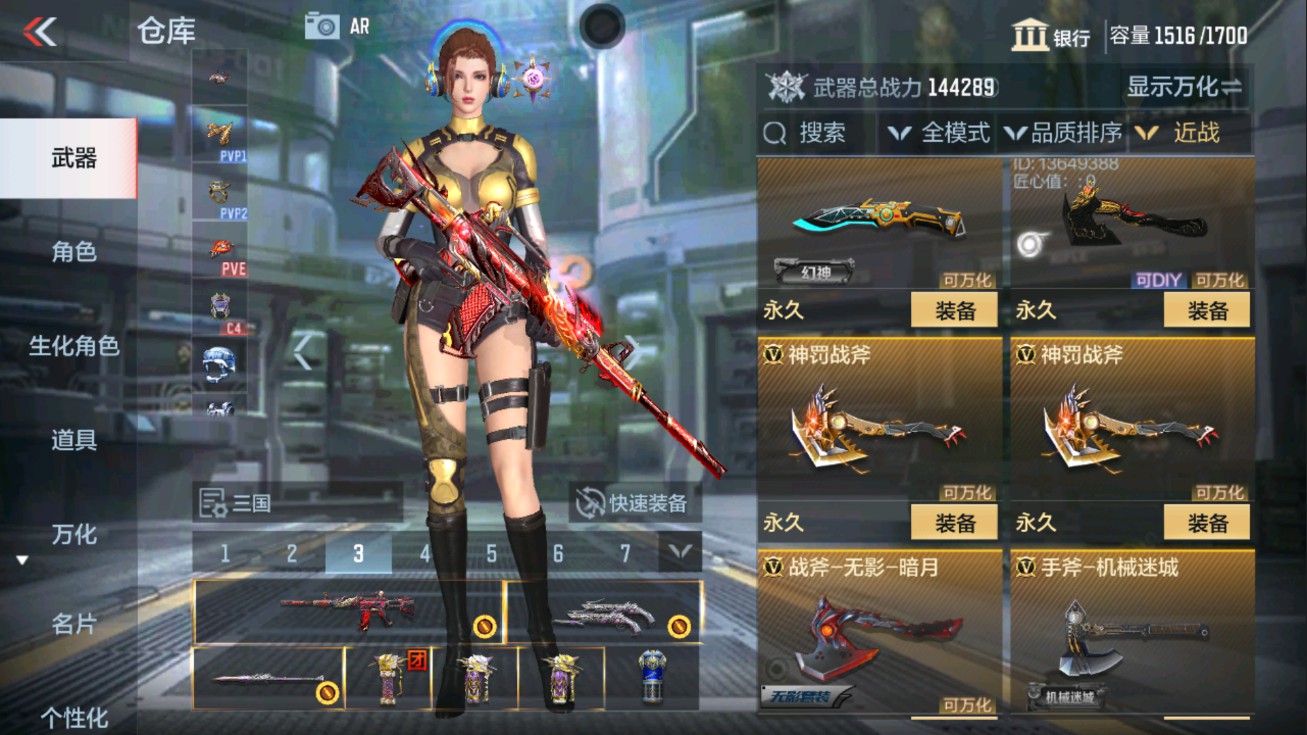This screenshot has width=1307, height=735.
Task: Switch to the PVP2 weapon preset
Action: [x=220, y=190]
